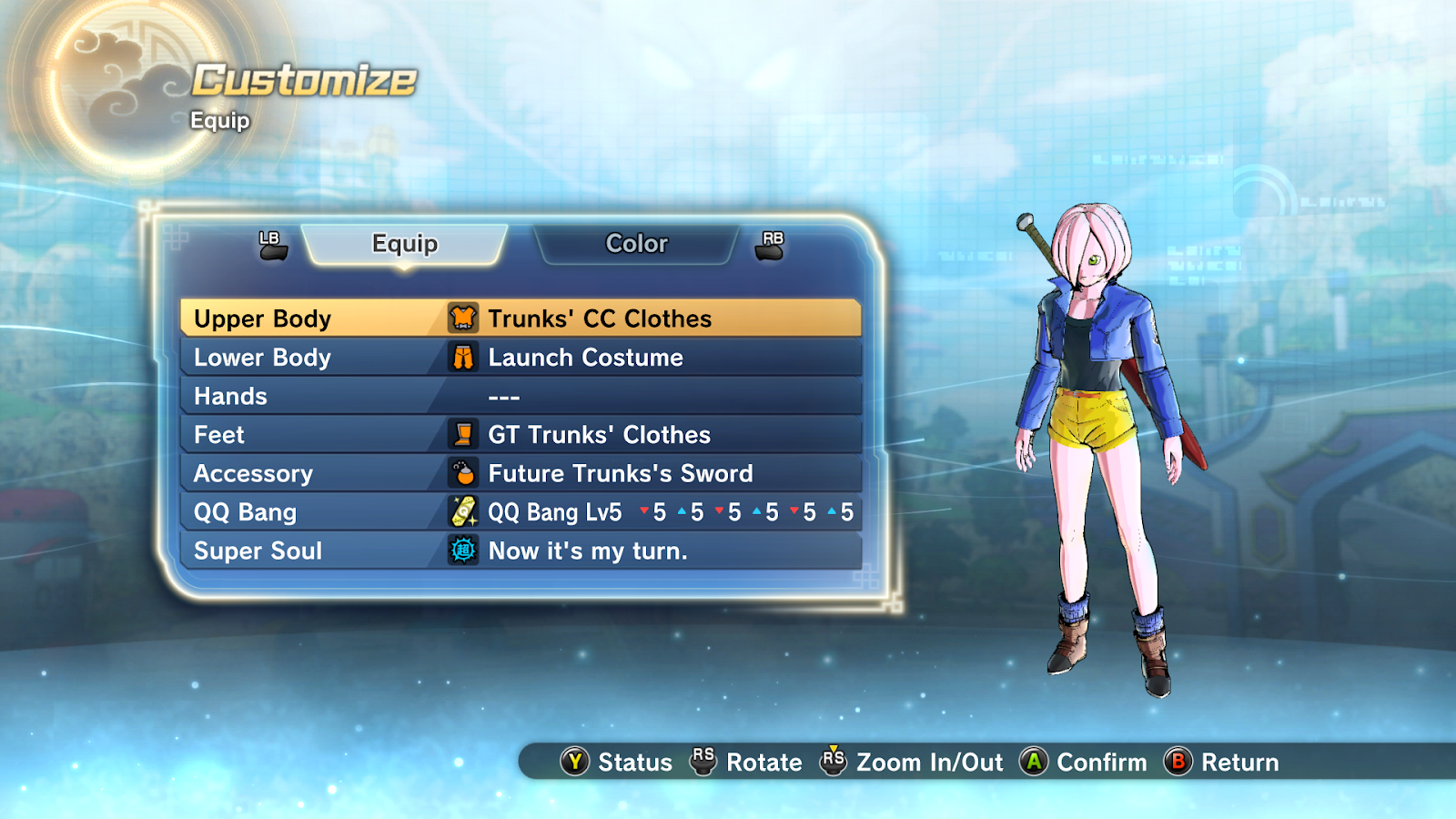Open the empty Hands slot
Viewport: 1456px width, 819px height.
[521, 397]
